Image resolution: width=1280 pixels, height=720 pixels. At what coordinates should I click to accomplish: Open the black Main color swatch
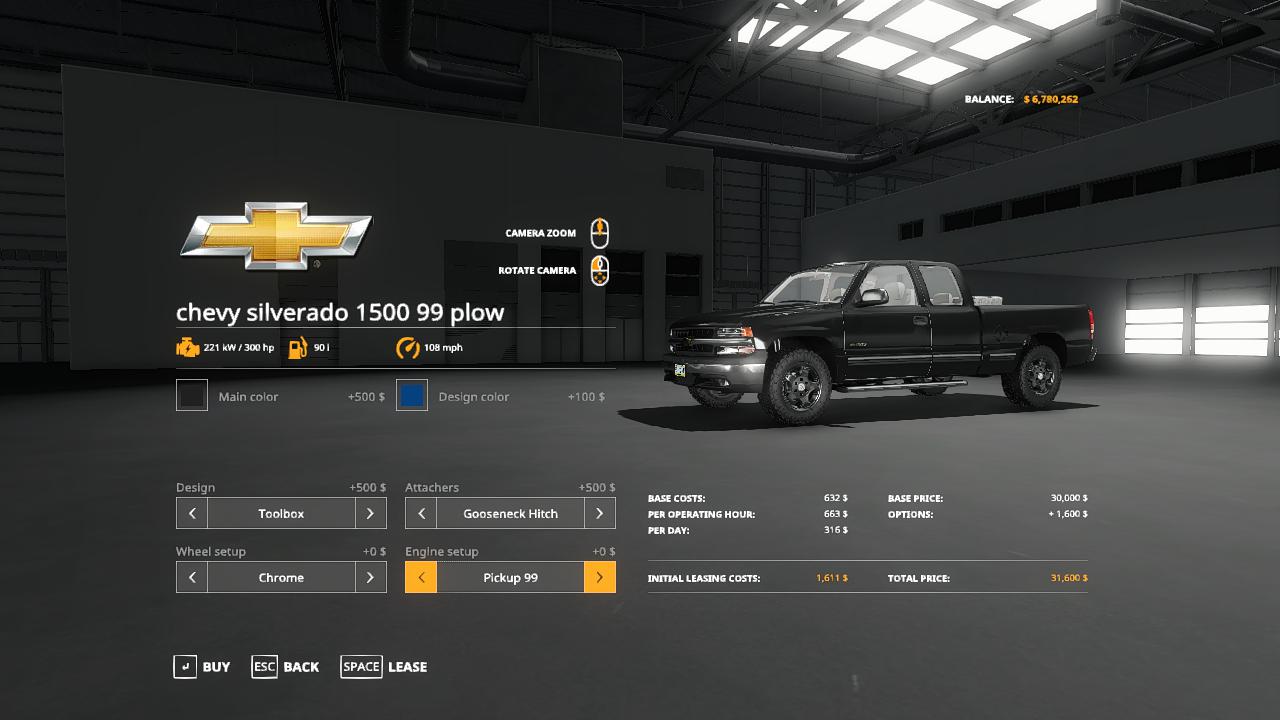(192, 396)
